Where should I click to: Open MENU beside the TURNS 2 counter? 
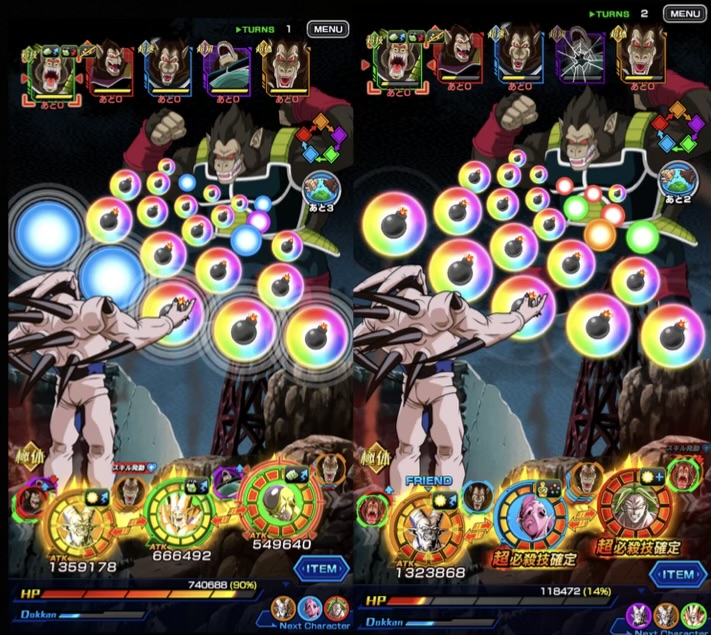pyautogui.click(x=682, y=14)
